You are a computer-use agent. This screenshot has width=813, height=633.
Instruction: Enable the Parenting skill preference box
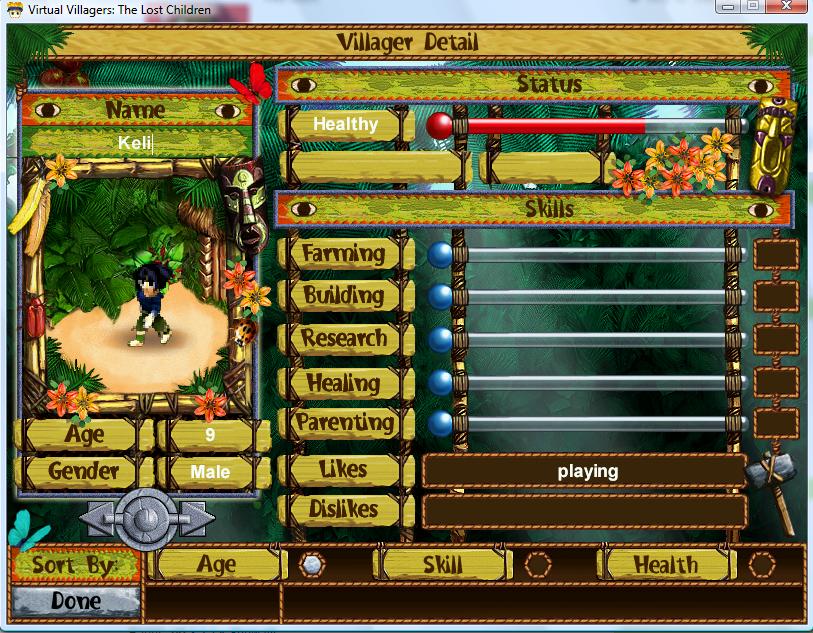point(776,423)
